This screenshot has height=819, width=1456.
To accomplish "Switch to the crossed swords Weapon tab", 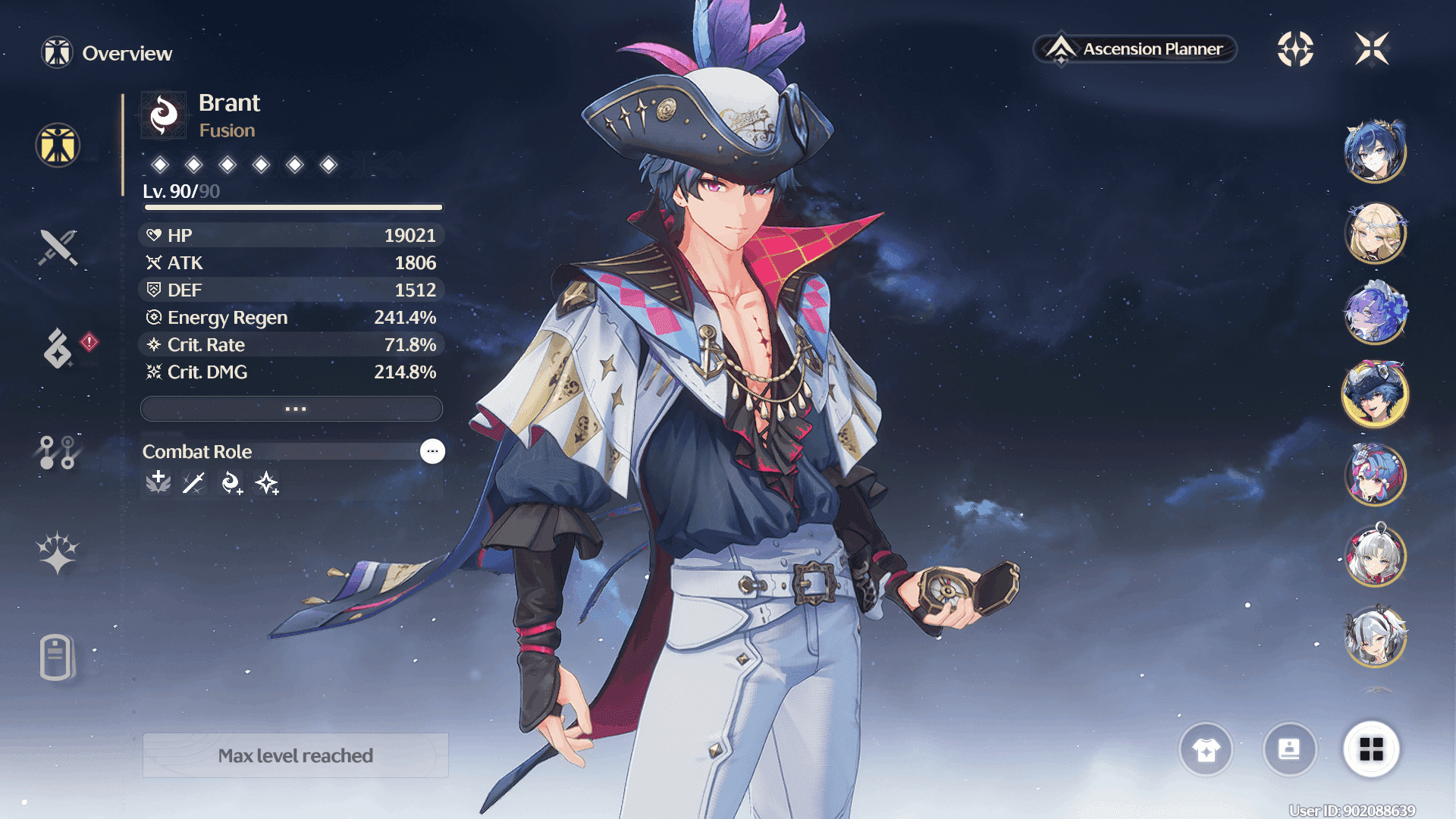I will [58, 247].
